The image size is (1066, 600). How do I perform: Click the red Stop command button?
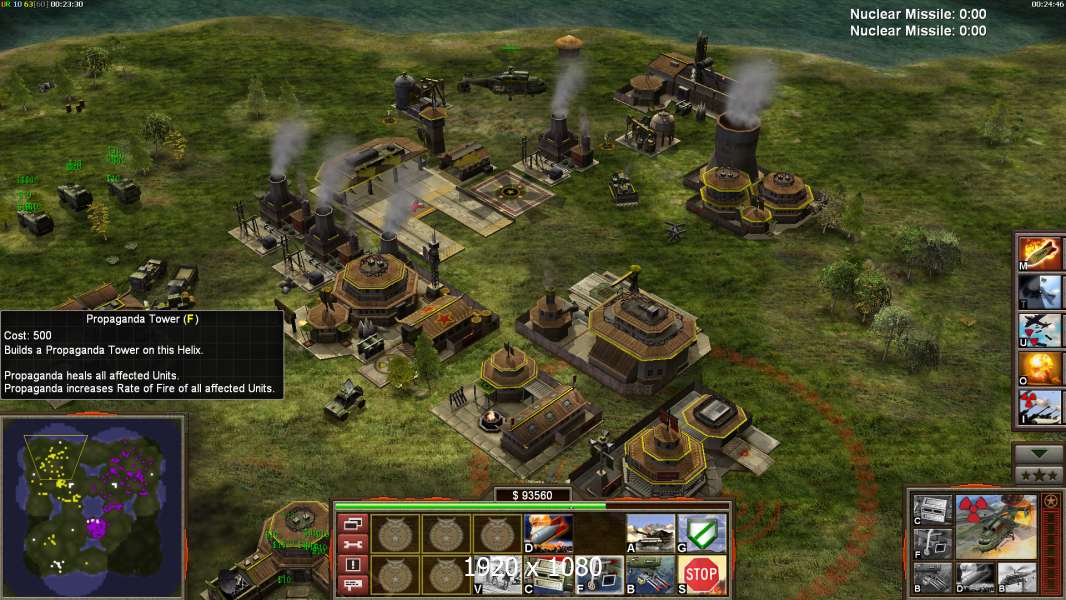(701, 575)
